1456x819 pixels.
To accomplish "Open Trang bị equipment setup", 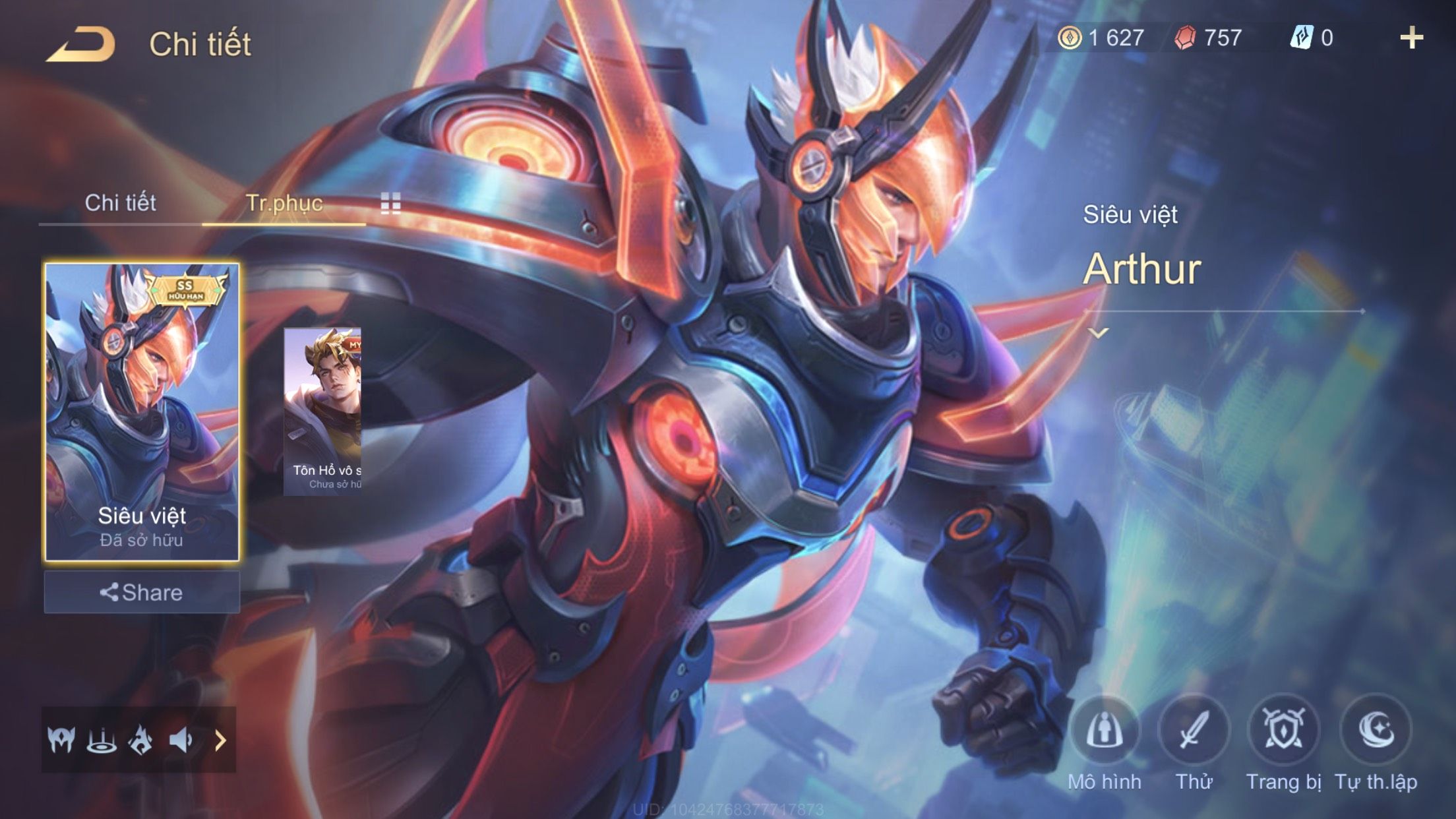I will tap(1283, 731).
